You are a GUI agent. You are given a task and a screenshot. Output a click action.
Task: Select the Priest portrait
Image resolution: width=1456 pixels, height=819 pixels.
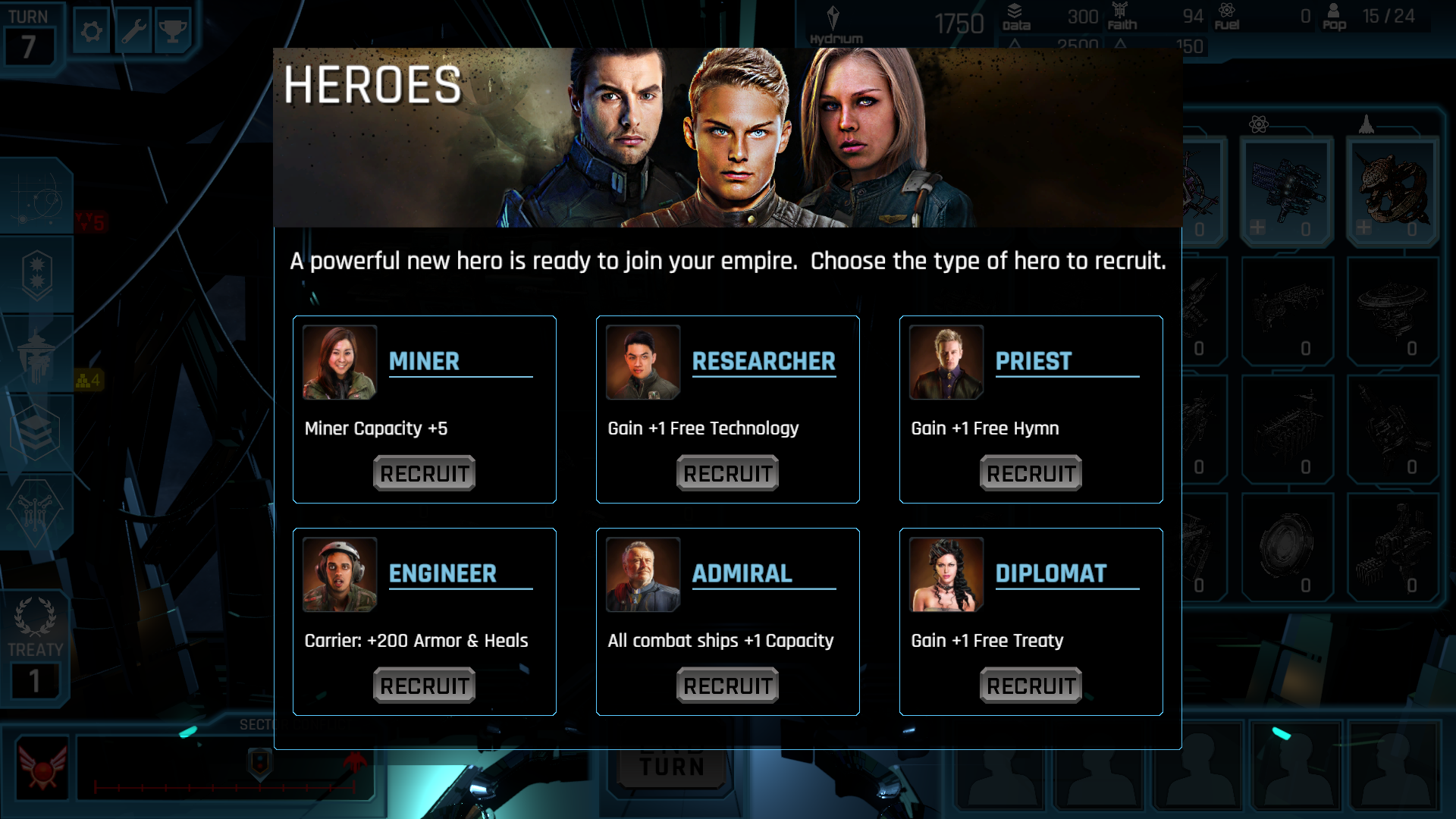[x=946, y=362]
